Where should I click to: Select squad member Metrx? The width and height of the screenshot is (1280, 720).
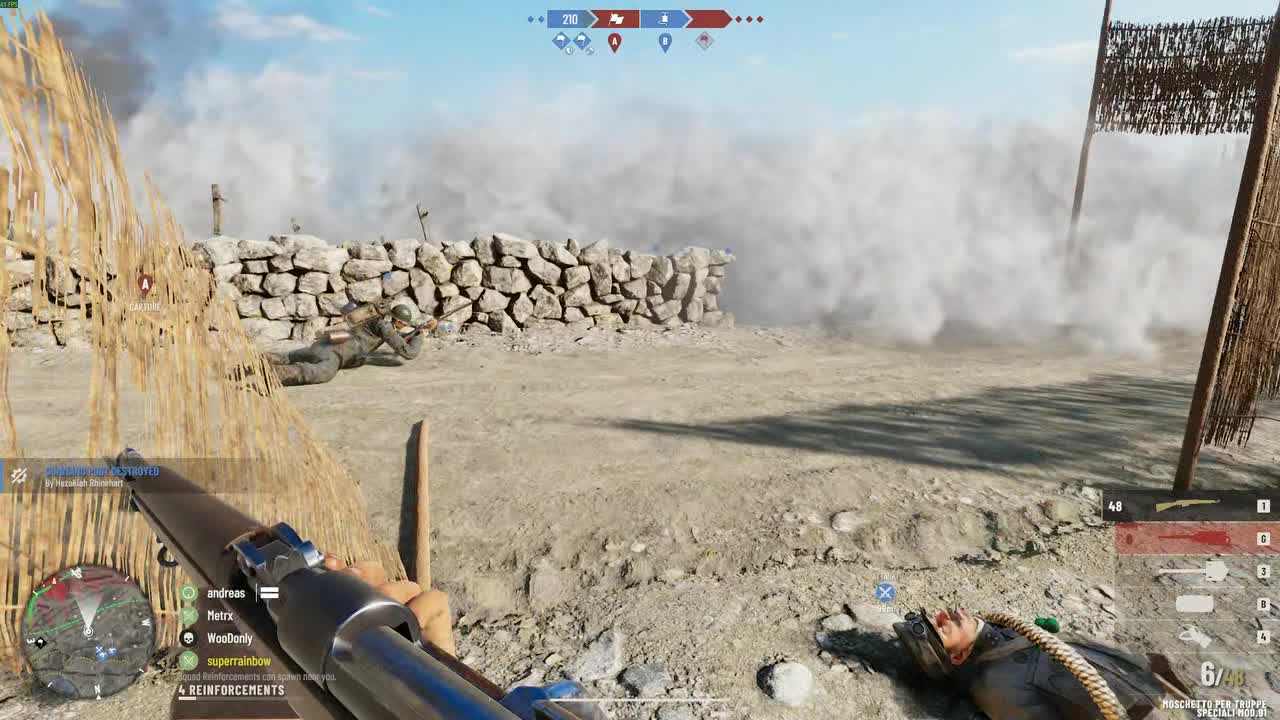point(220,616)
